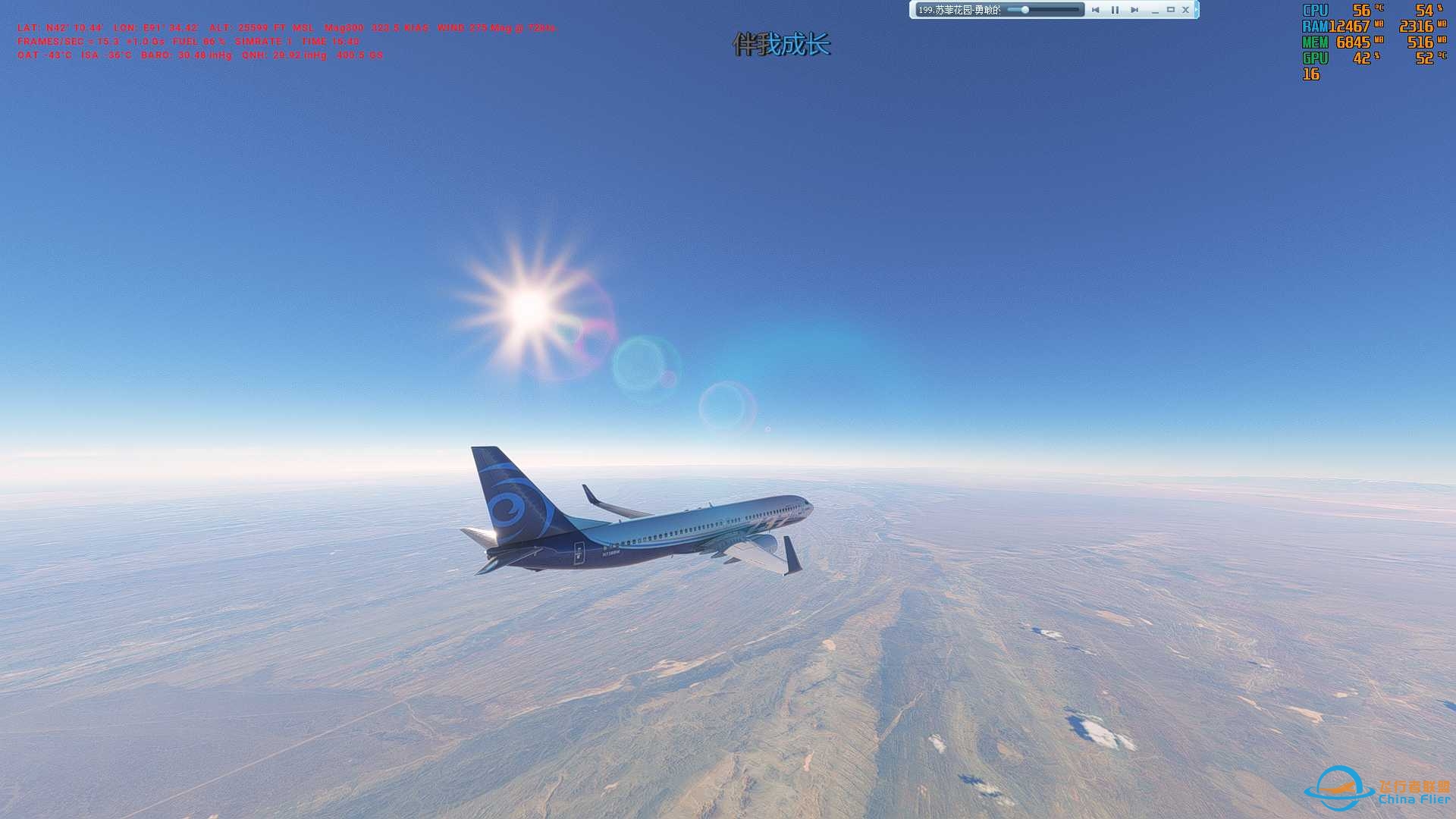Image resolution: width=1456 pixels, height=819 pixels.
Task: Pause the music player track
Action: pyautogui.click(x=1115, y=10)
